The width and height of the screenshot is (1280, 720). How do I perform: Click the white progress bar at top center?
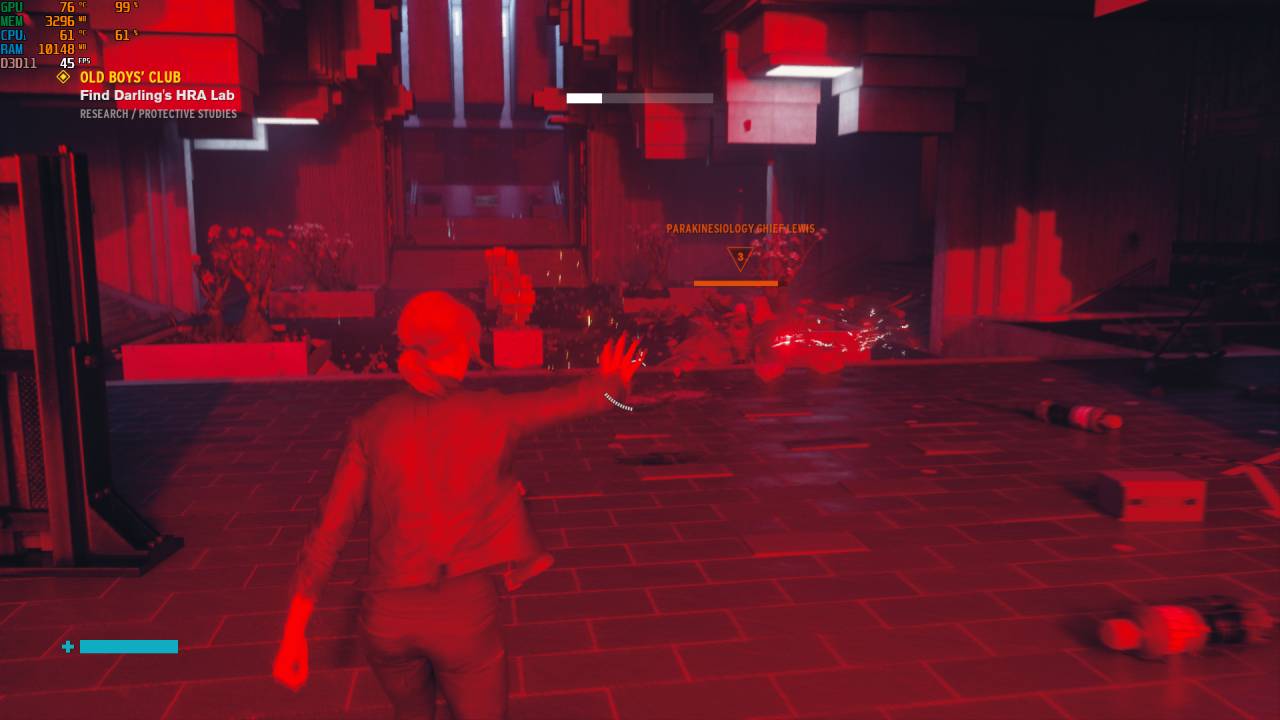pyautogui.click(x=640, y=98)
